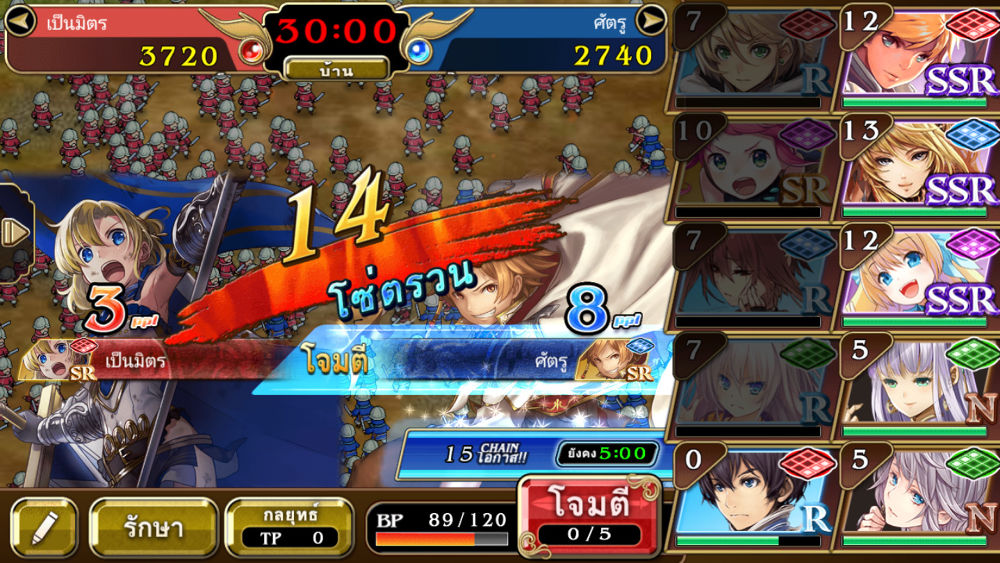Viewport: 1000px width, 563px height.
Task: Open the pencil edit button
Action: pyautogui.click(x=44, y=527)
